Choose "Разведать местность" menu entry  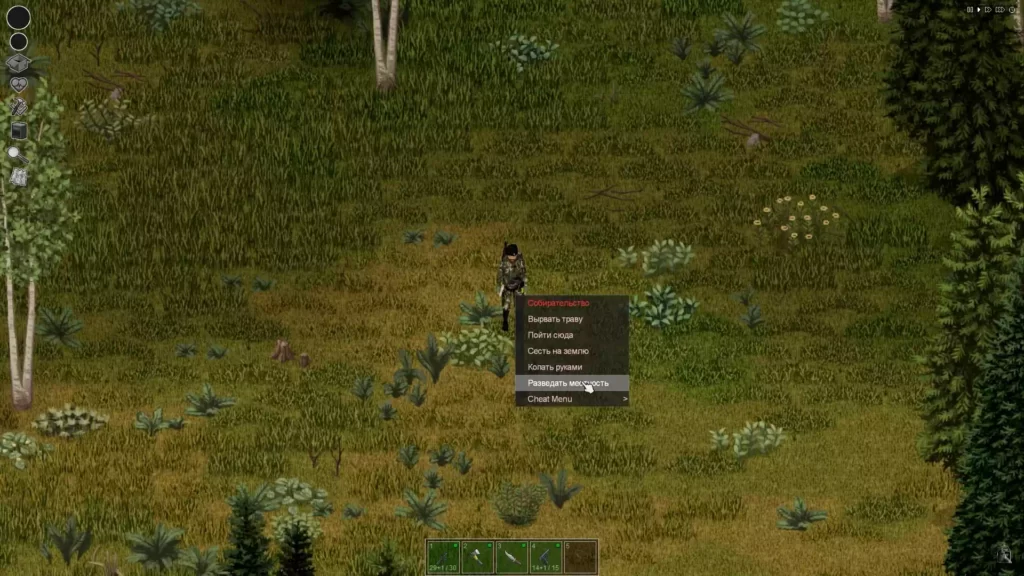coord(568,383)
